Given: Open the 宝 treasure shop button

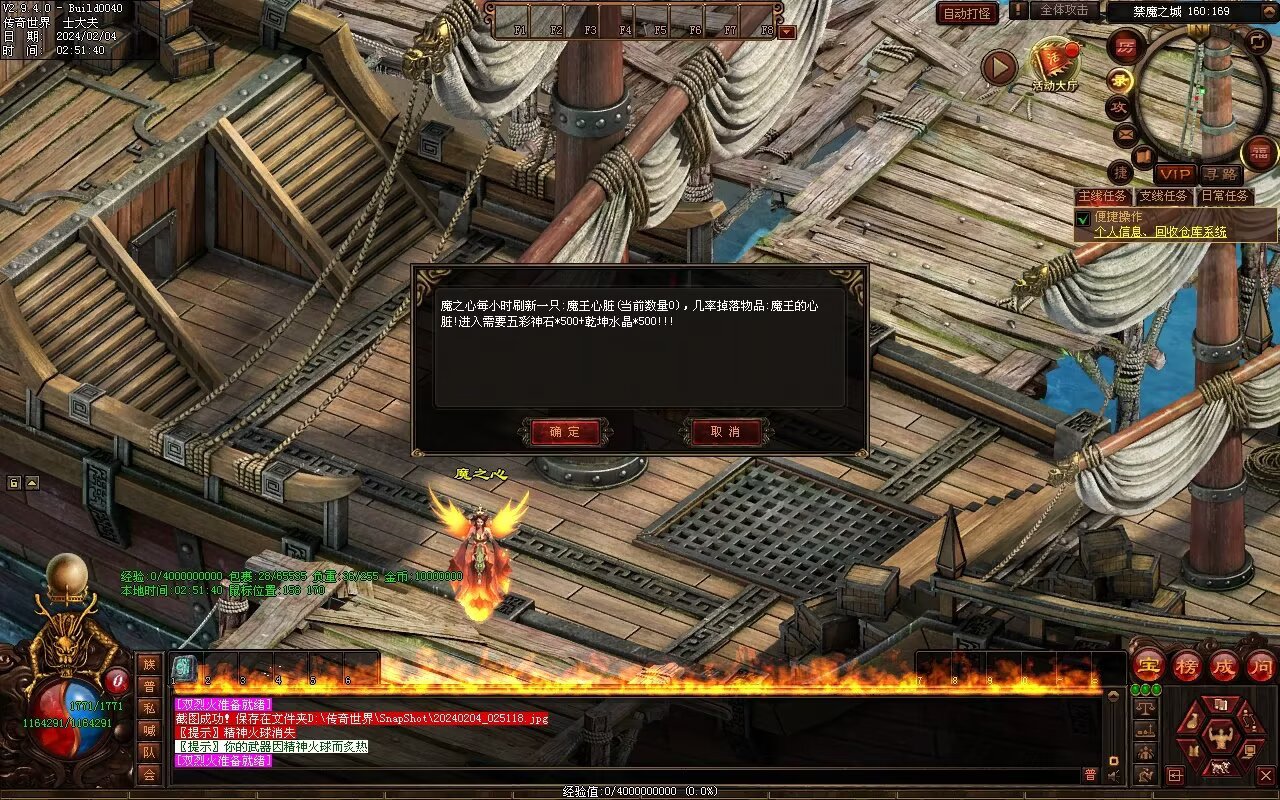Looking at the screenshot, I should pos(1149,666).
